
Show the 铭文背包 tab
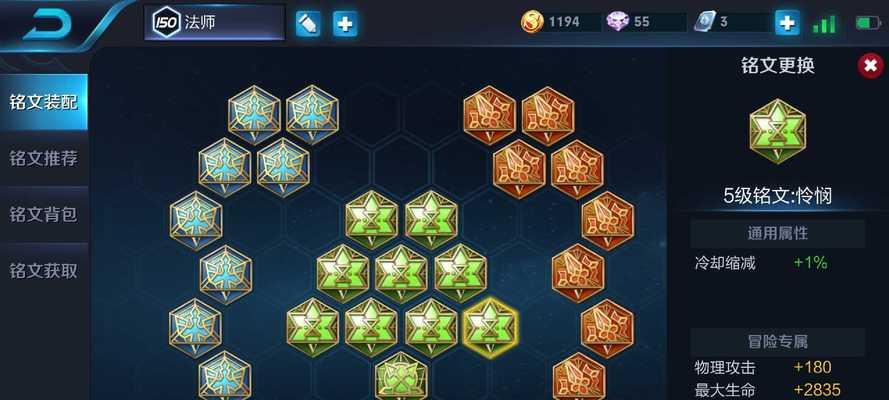pyautogui.click(x=43, y=214)
